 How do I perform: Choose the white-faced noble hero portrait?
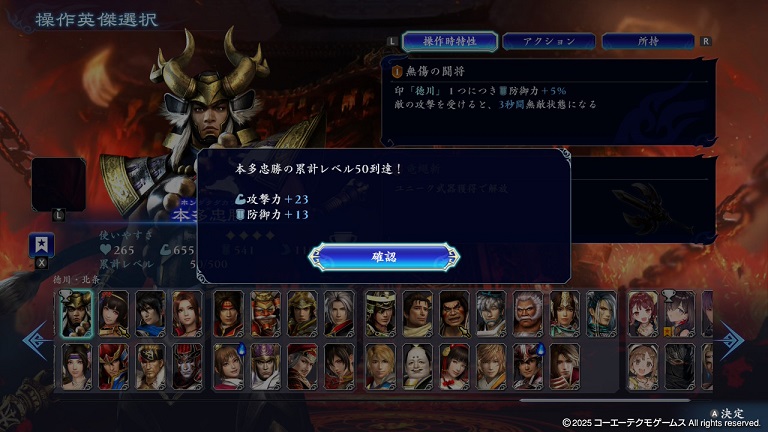(417, 366)
